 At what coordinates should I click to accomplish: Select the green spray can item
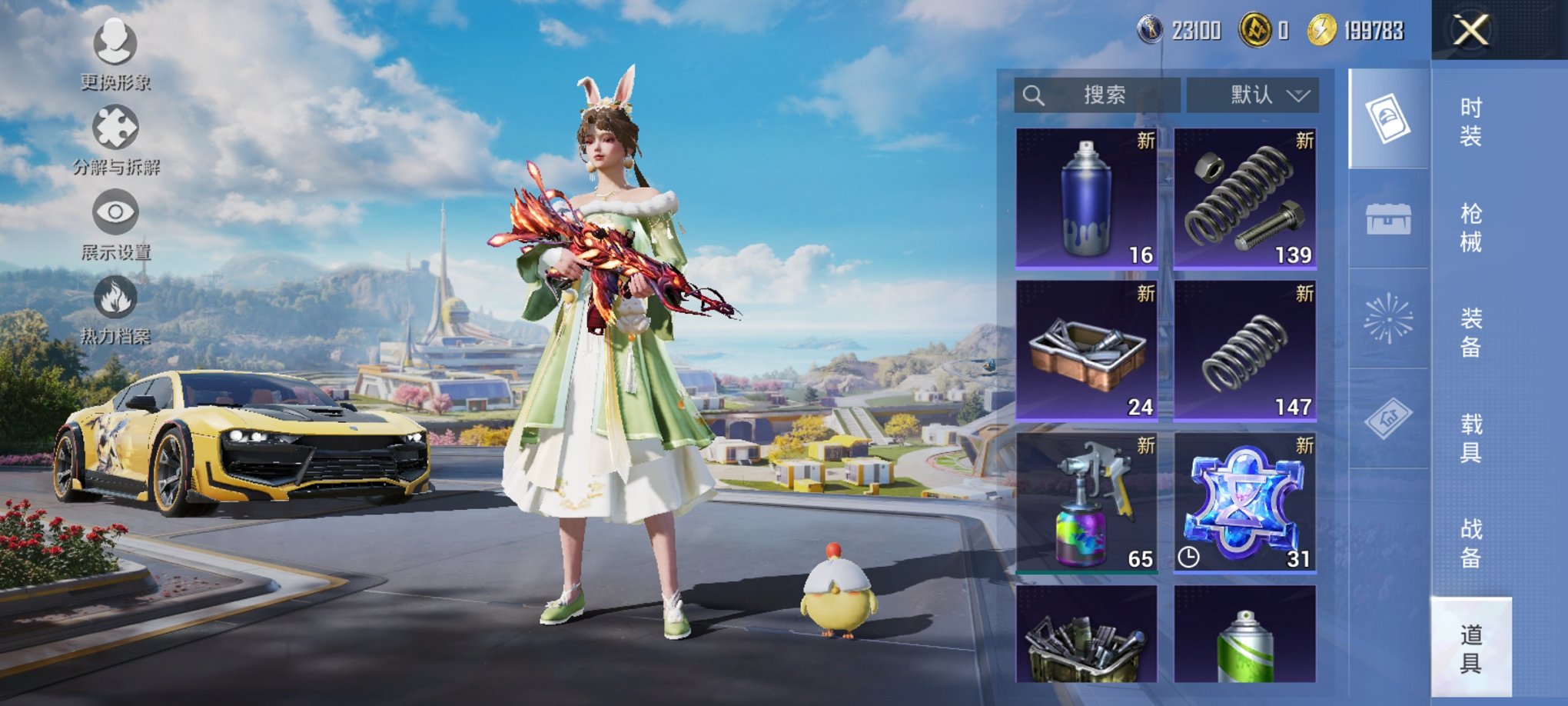[x=1244, y=634]
